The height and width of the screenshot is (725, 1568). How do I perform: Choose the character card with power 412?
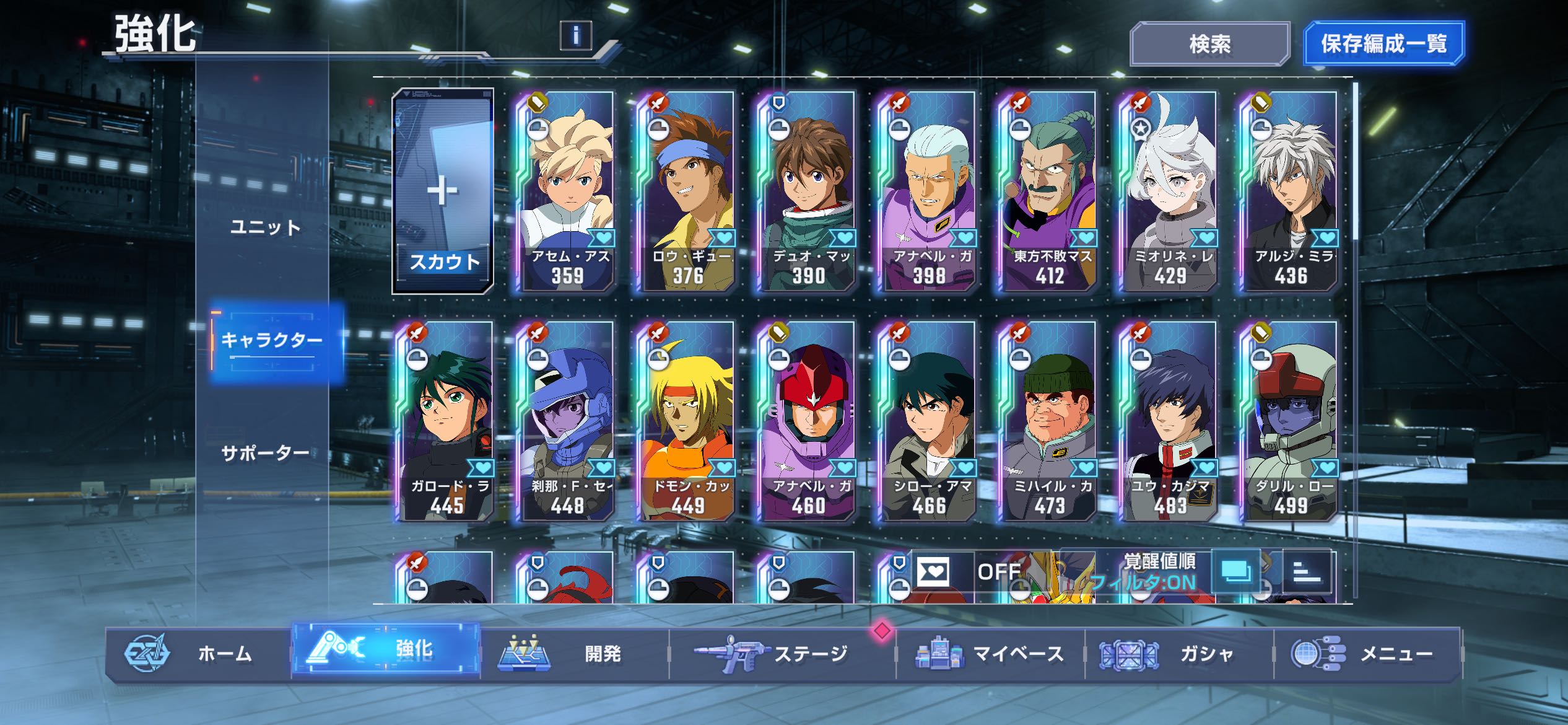point(1049,191)
